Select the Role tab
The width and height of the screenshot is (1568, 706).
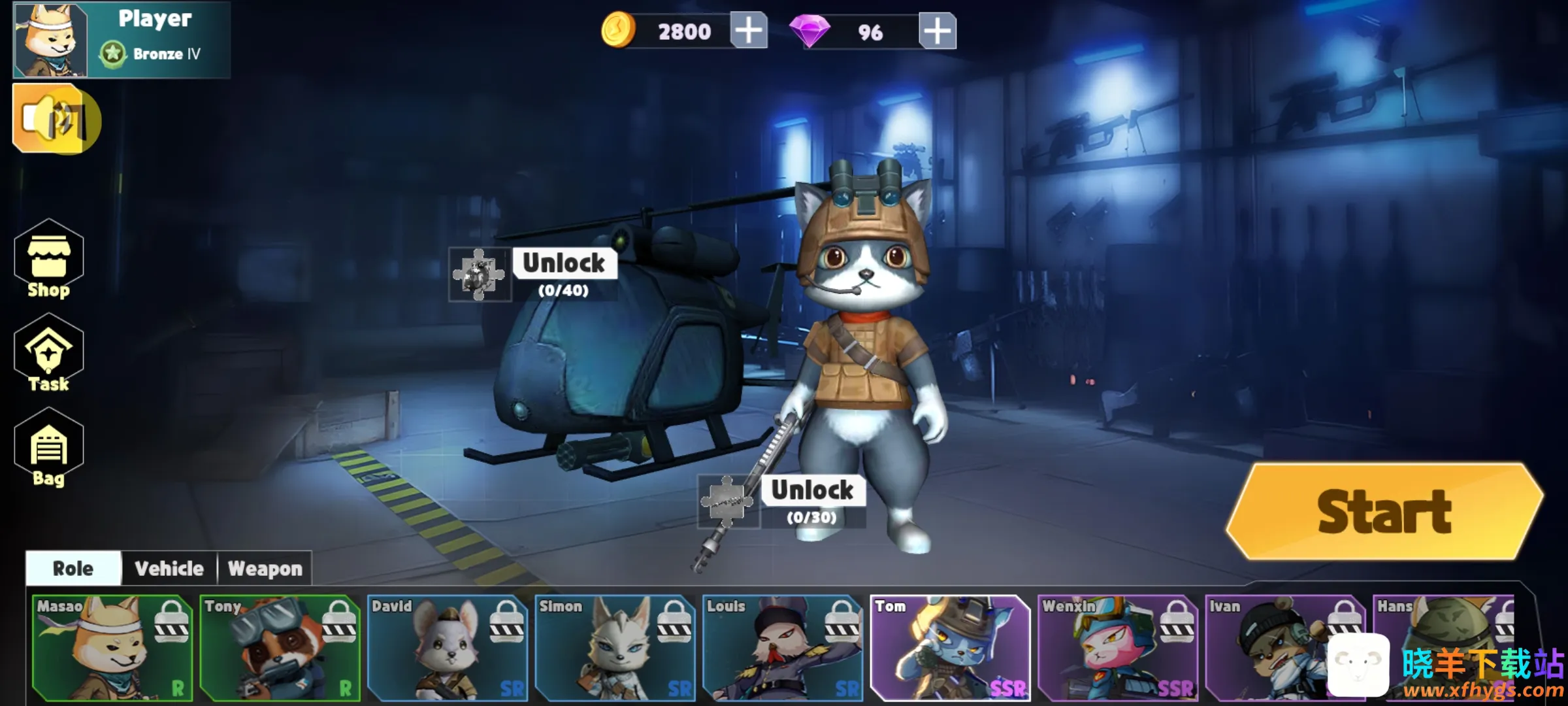click(73, 569)
